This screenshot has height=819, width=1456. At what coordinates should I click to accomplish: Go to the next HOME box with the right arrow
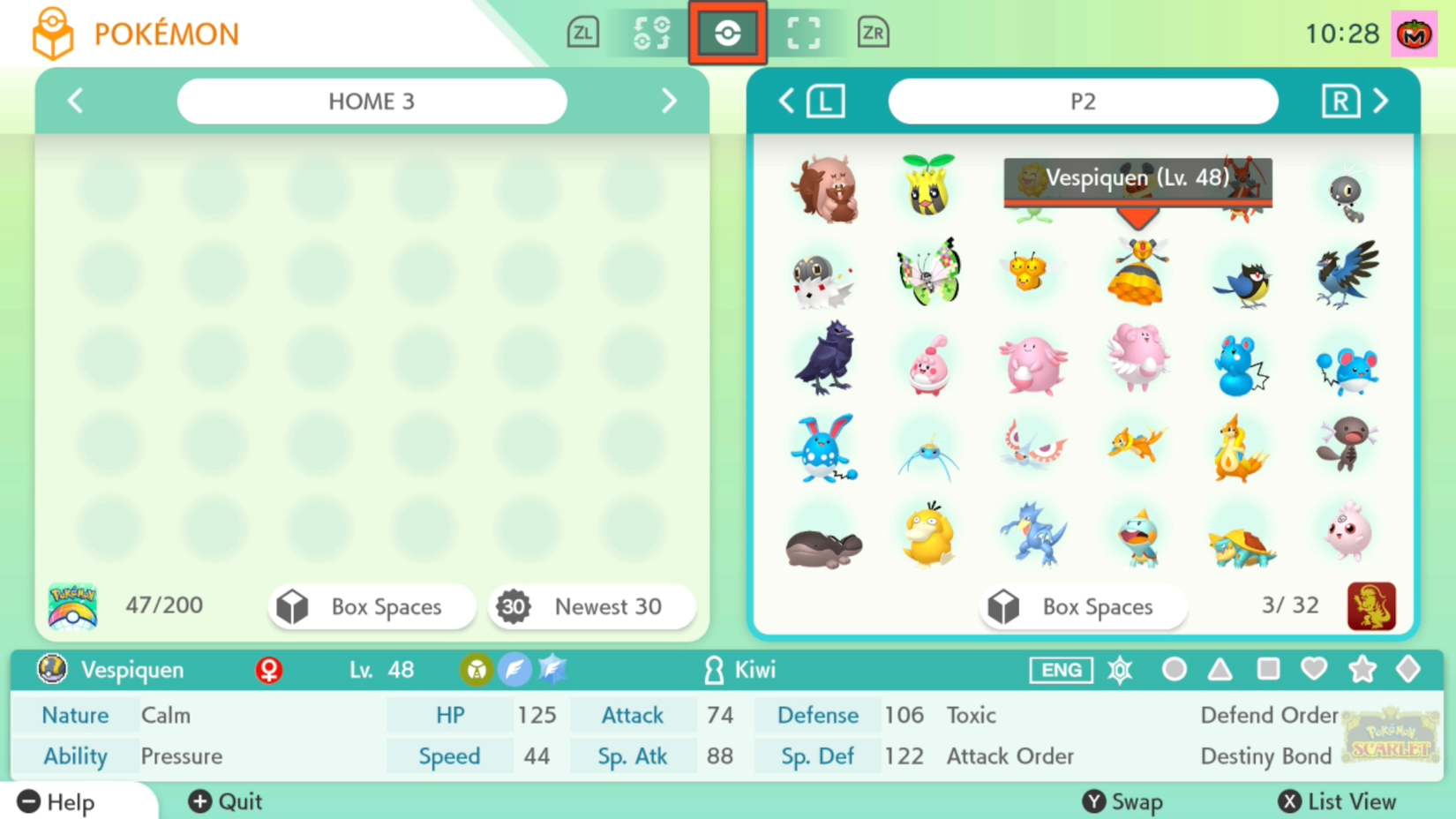[x=669, y=101]
